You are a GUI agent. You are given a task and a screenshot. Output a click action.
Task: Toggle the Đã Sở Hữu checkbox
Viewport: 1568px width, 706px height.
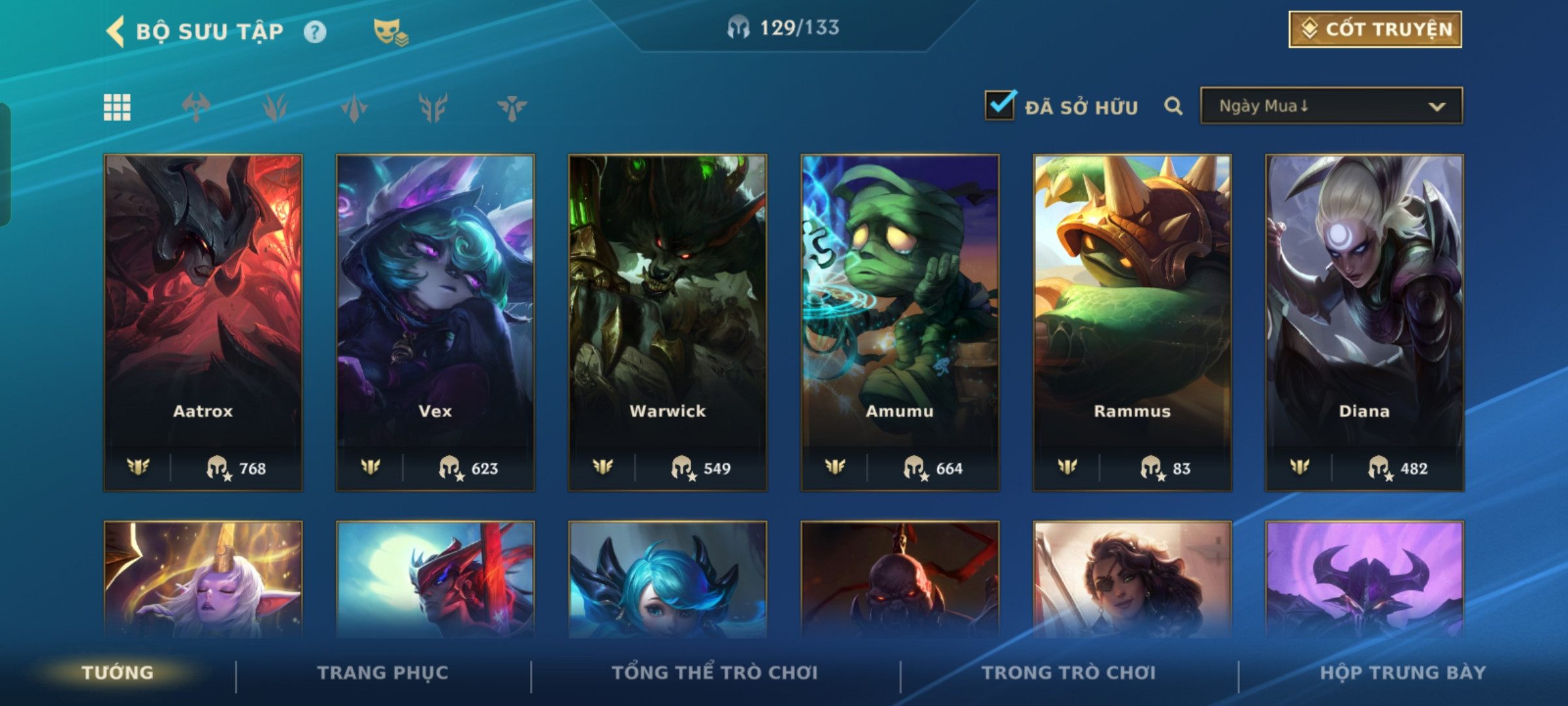[x=1000, y=106]
